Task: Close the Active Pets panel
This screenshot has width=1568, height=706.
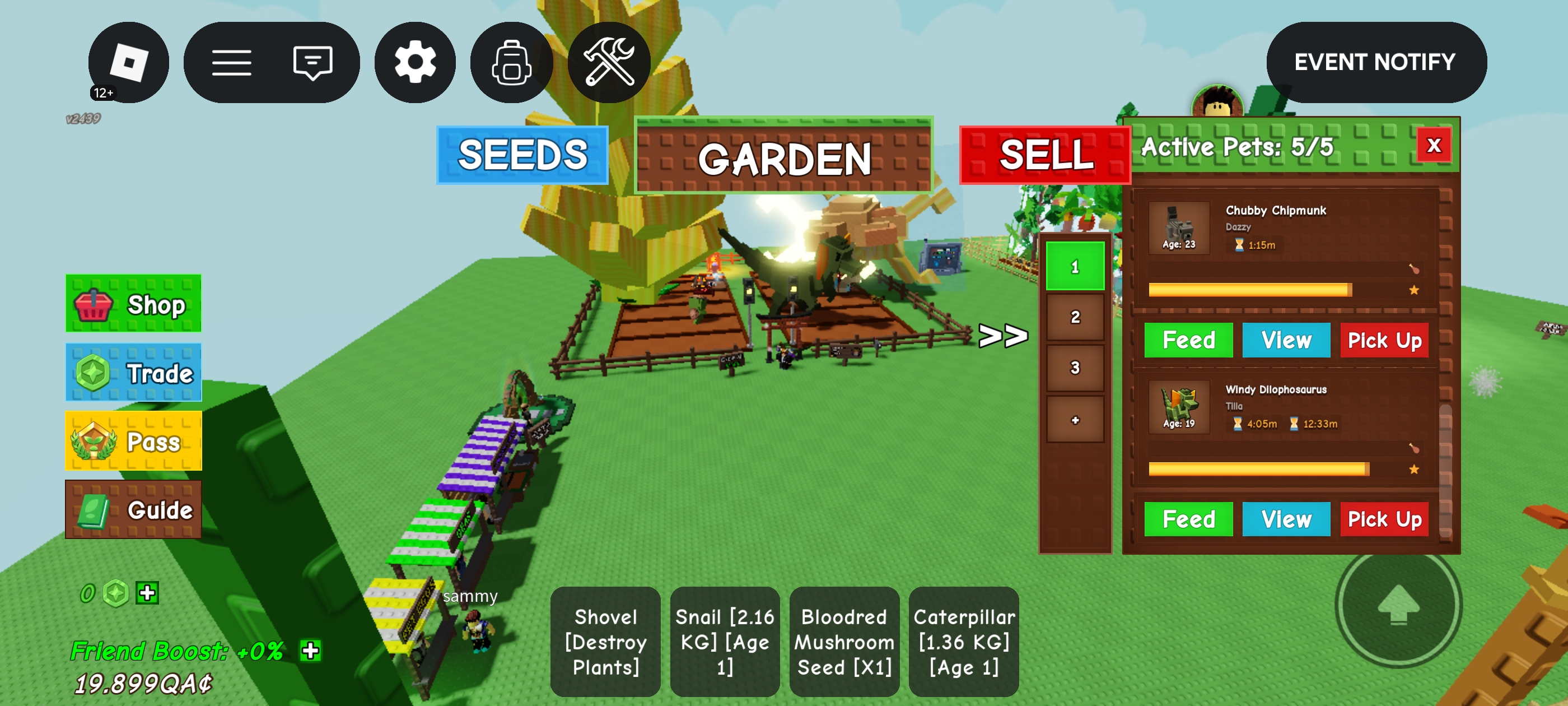Action: pyautogui.click(x=1434, y=146)
